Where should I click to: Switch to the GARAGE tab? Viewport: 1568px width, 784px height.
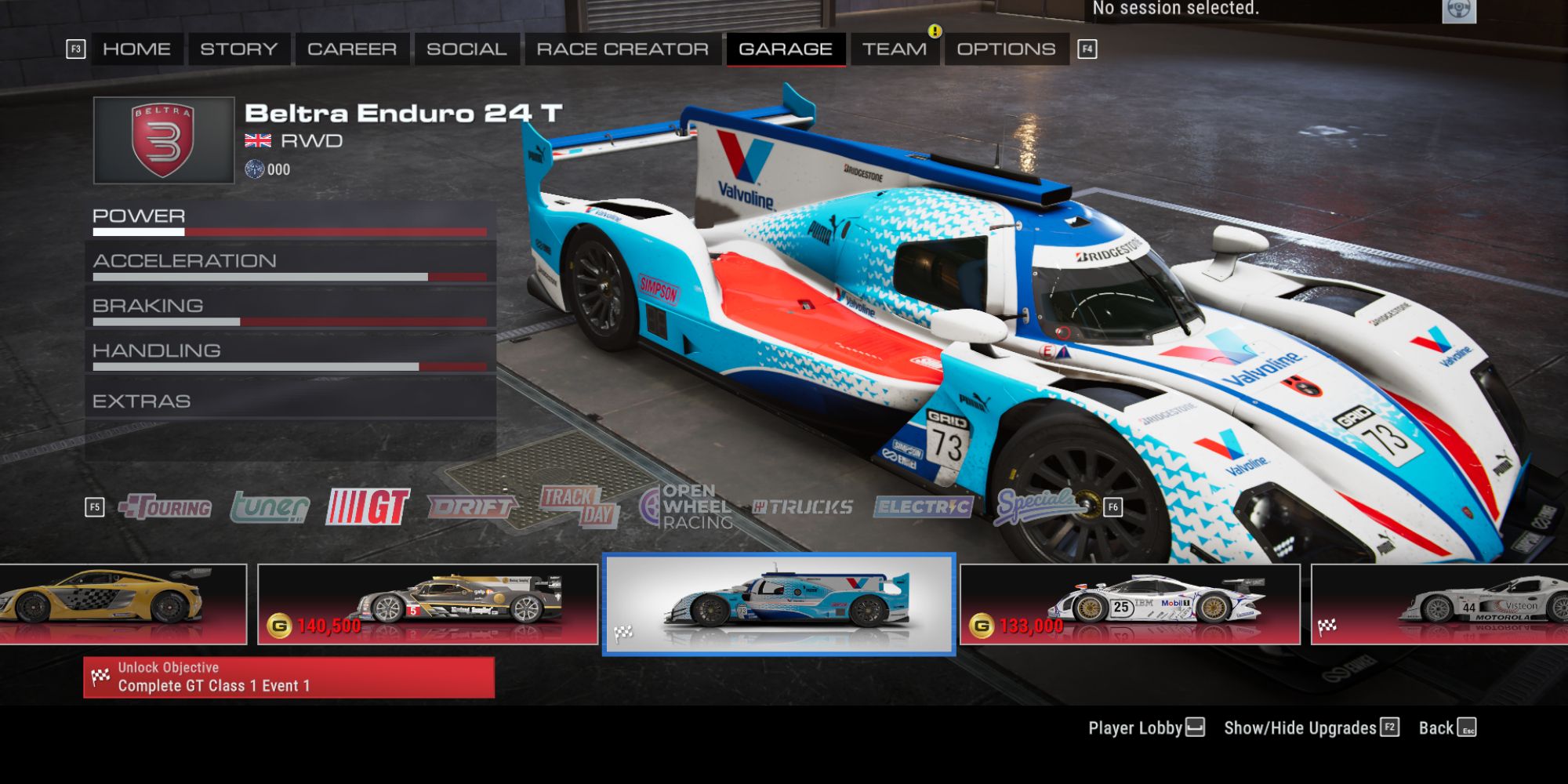pyautogui.click(x=786, y=48)
